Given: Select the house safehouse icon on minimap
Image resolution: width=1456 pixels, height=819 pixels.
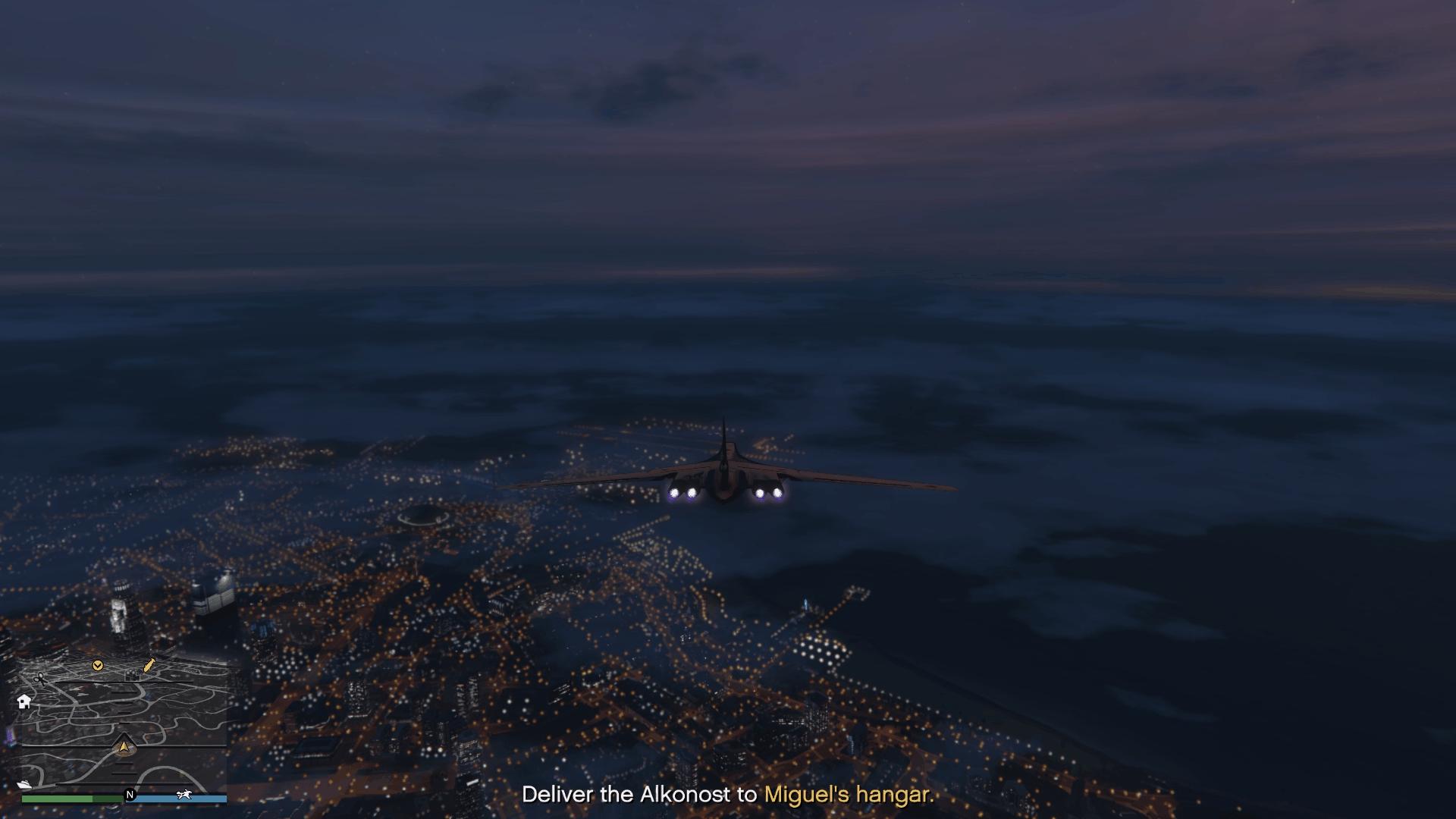Looking at the screenshot, I should point(24,702).
